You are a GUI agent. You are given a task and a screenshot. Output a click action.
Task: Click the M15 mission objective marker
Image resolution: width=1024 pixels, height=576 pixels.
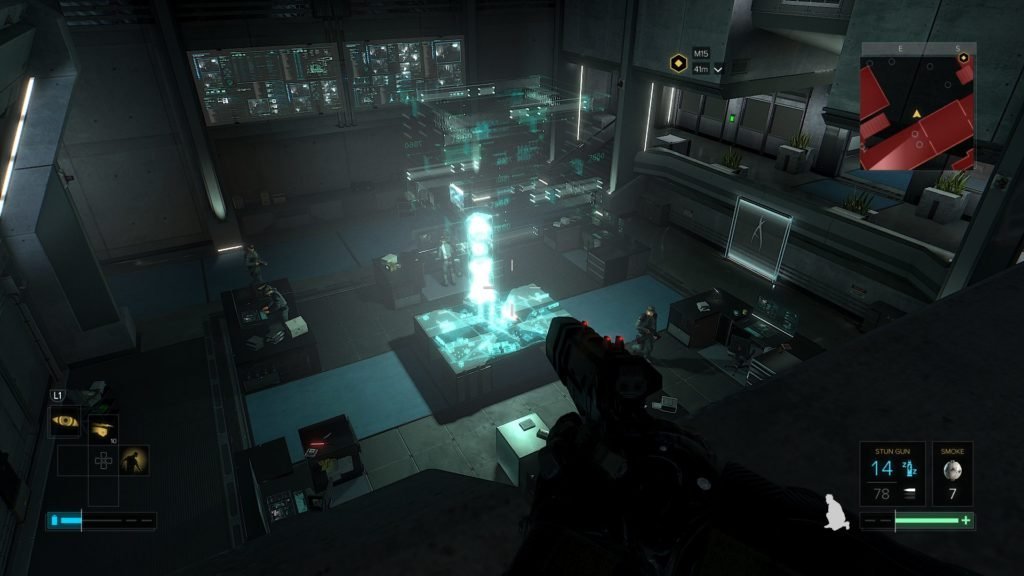point(677,63)
